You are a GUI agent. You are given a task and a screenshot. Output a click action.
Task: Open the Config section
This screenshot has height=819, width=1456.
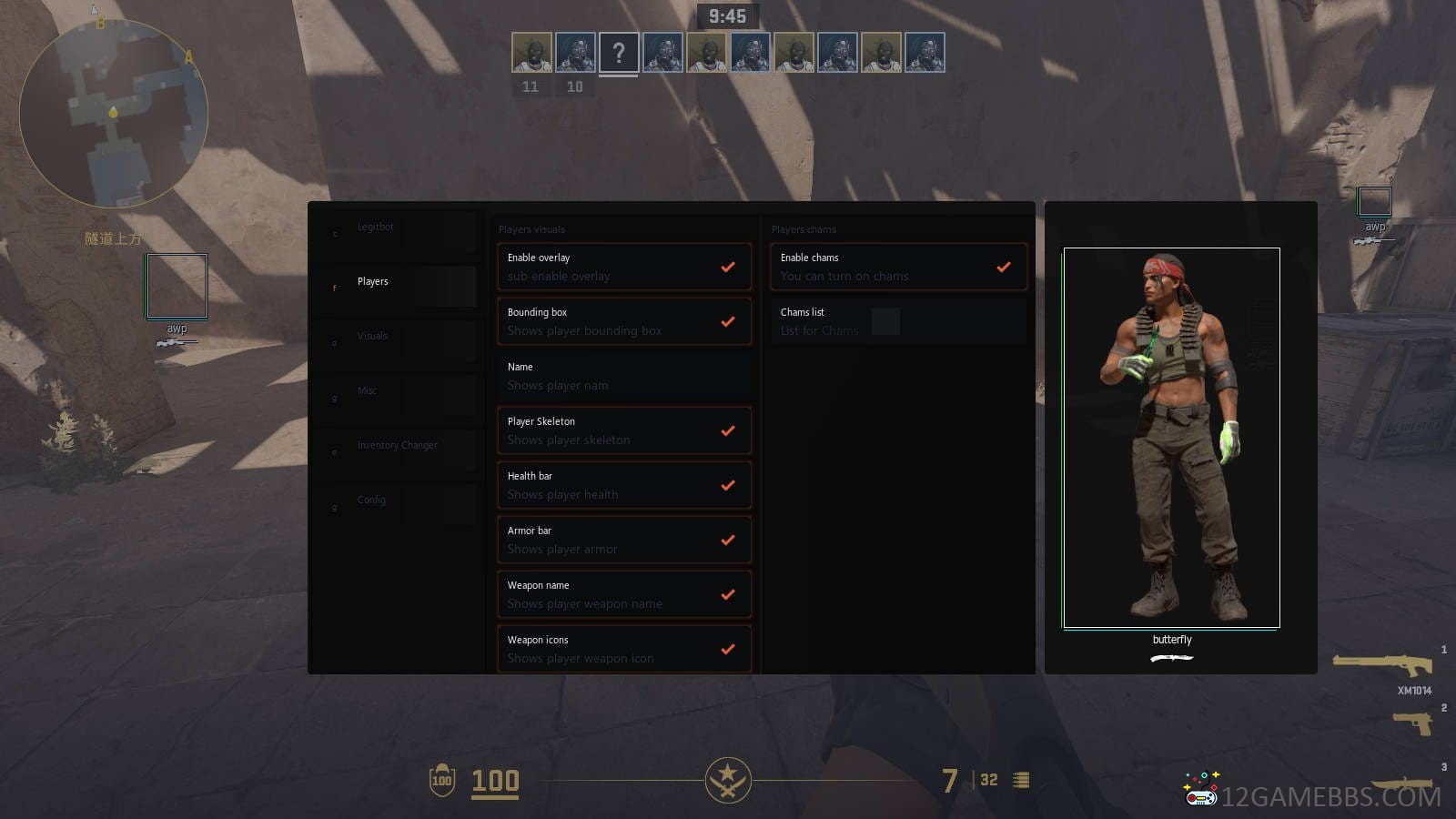coord(371,500)
